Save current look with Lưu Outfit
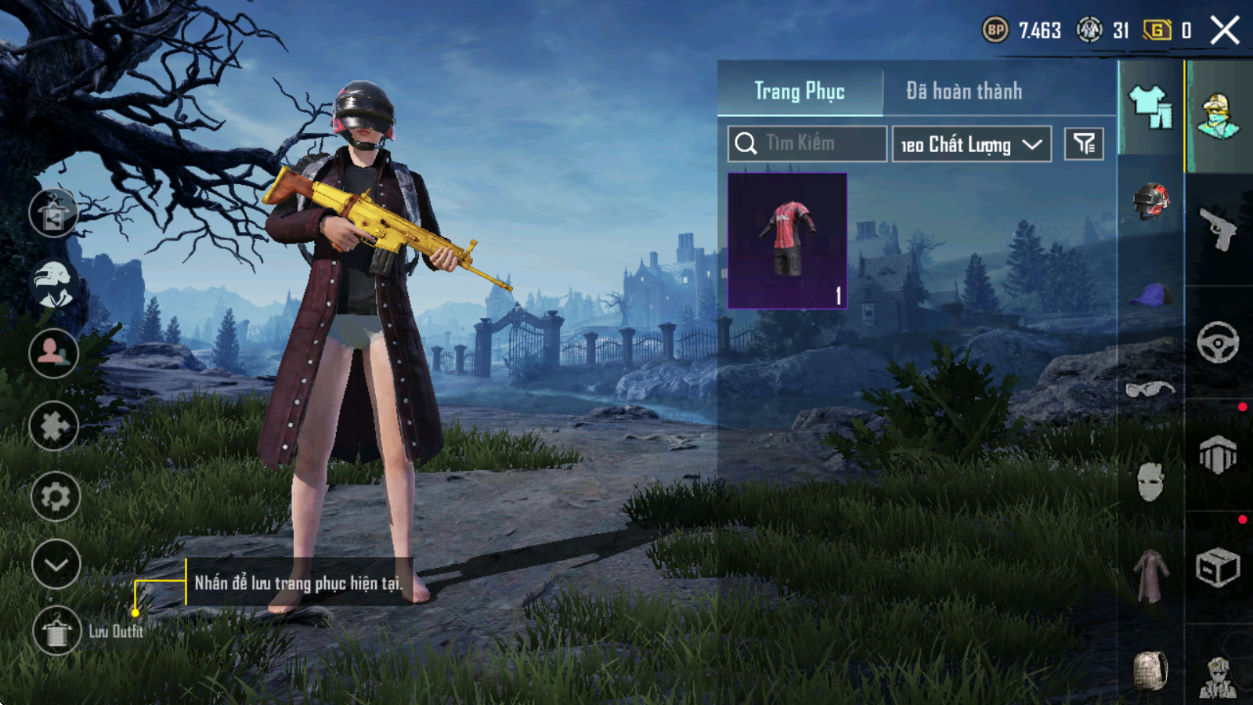The image size is (1253, 705). [56, 631]
